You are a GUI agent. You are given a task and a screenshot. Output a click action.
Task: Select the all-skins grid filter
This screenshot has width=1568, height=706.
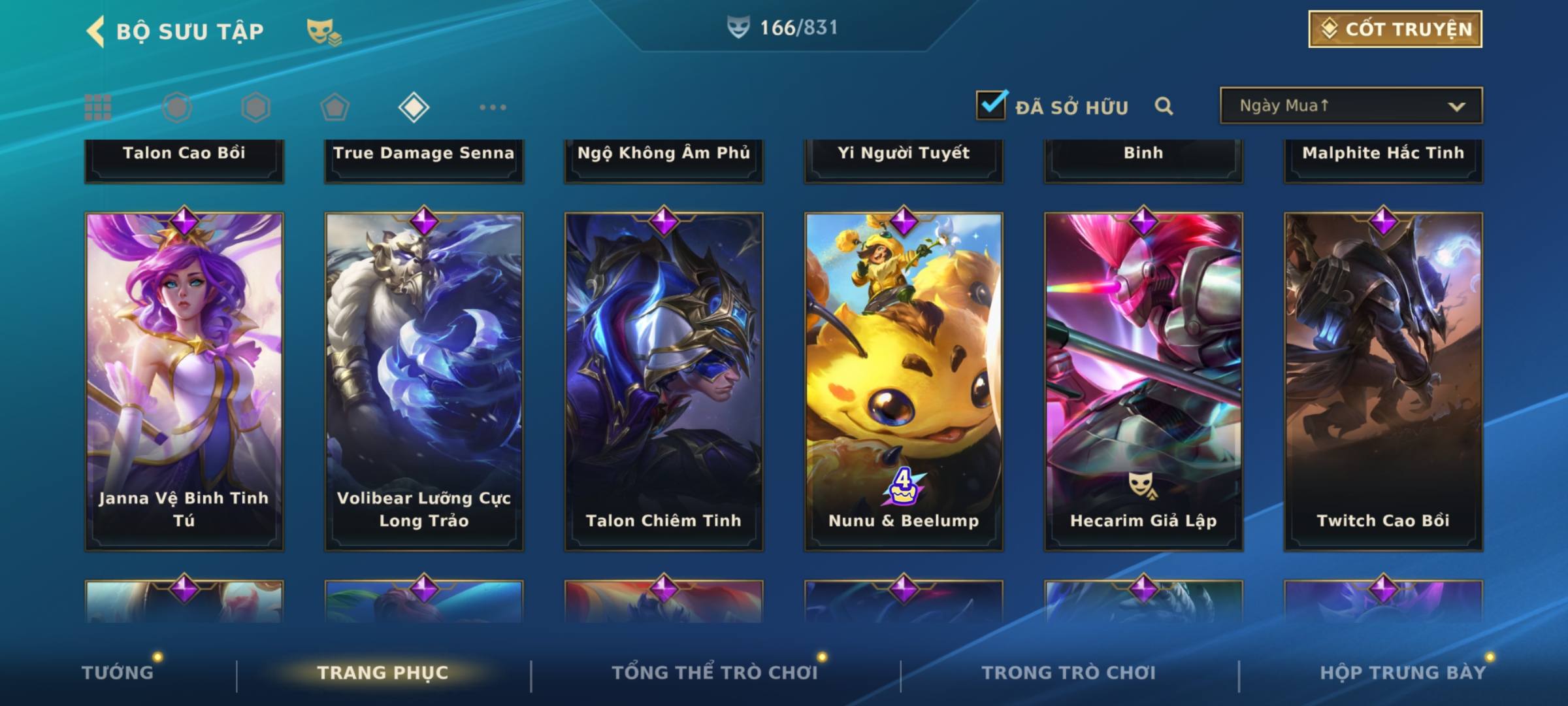coord(98,107)
